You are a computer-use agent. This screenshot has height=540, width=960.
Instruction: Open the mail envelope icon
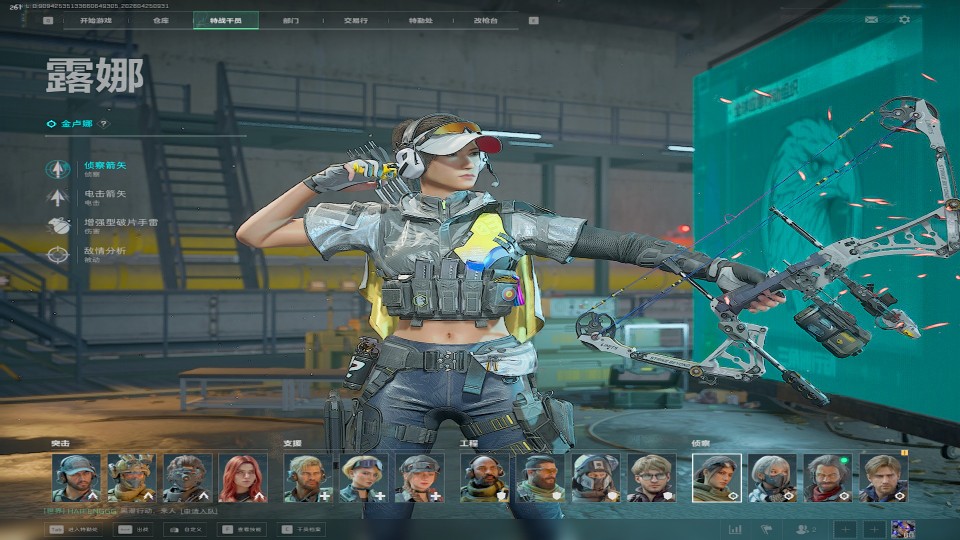[871, 20]
